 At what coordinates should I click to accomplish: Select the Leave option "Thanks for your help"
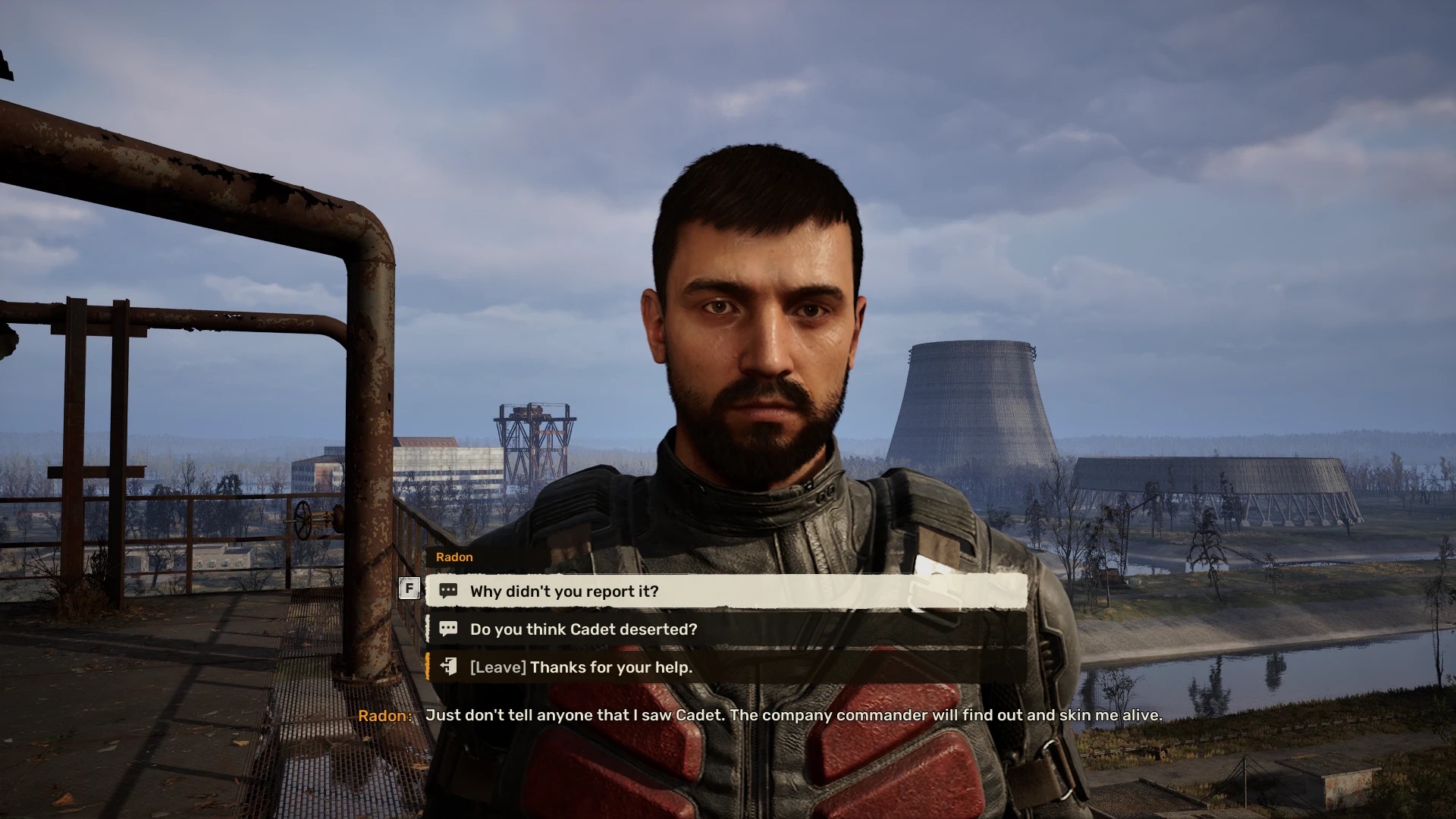click(725, 667)
